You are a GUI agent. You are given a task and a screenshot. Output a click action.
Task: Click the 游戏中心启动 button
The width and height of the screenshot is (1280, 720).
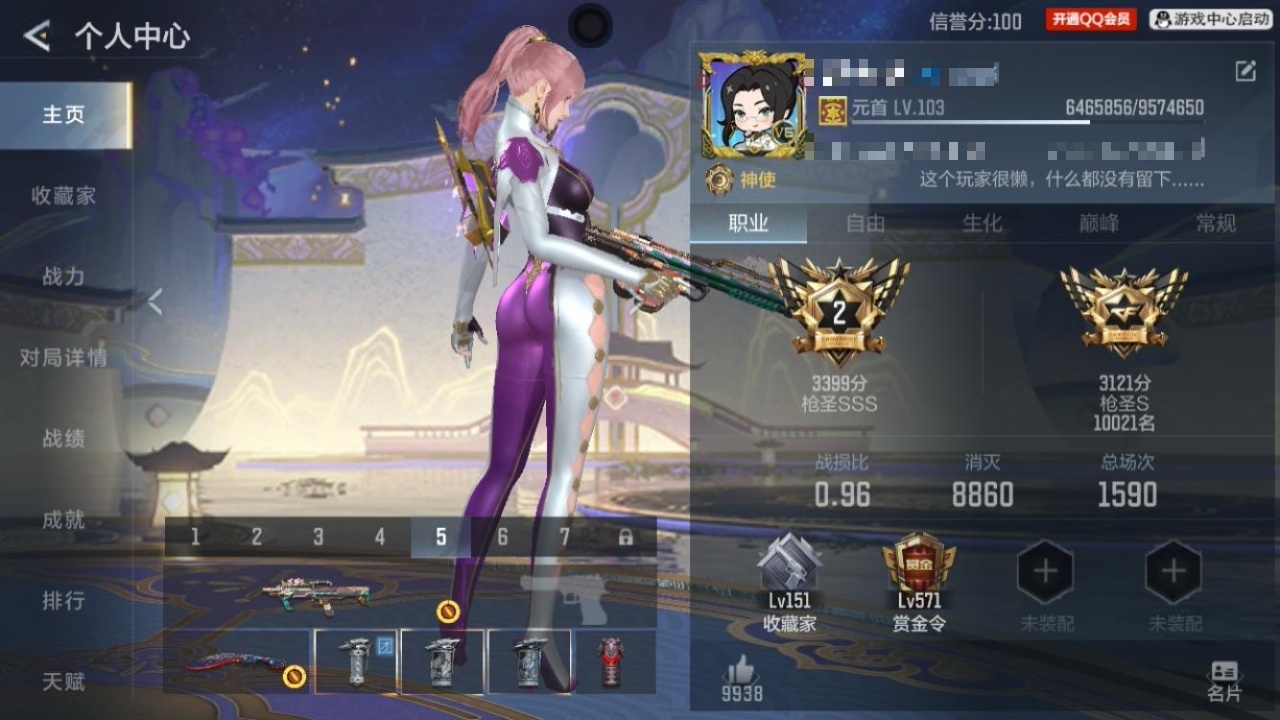(x=1210, y=20)
